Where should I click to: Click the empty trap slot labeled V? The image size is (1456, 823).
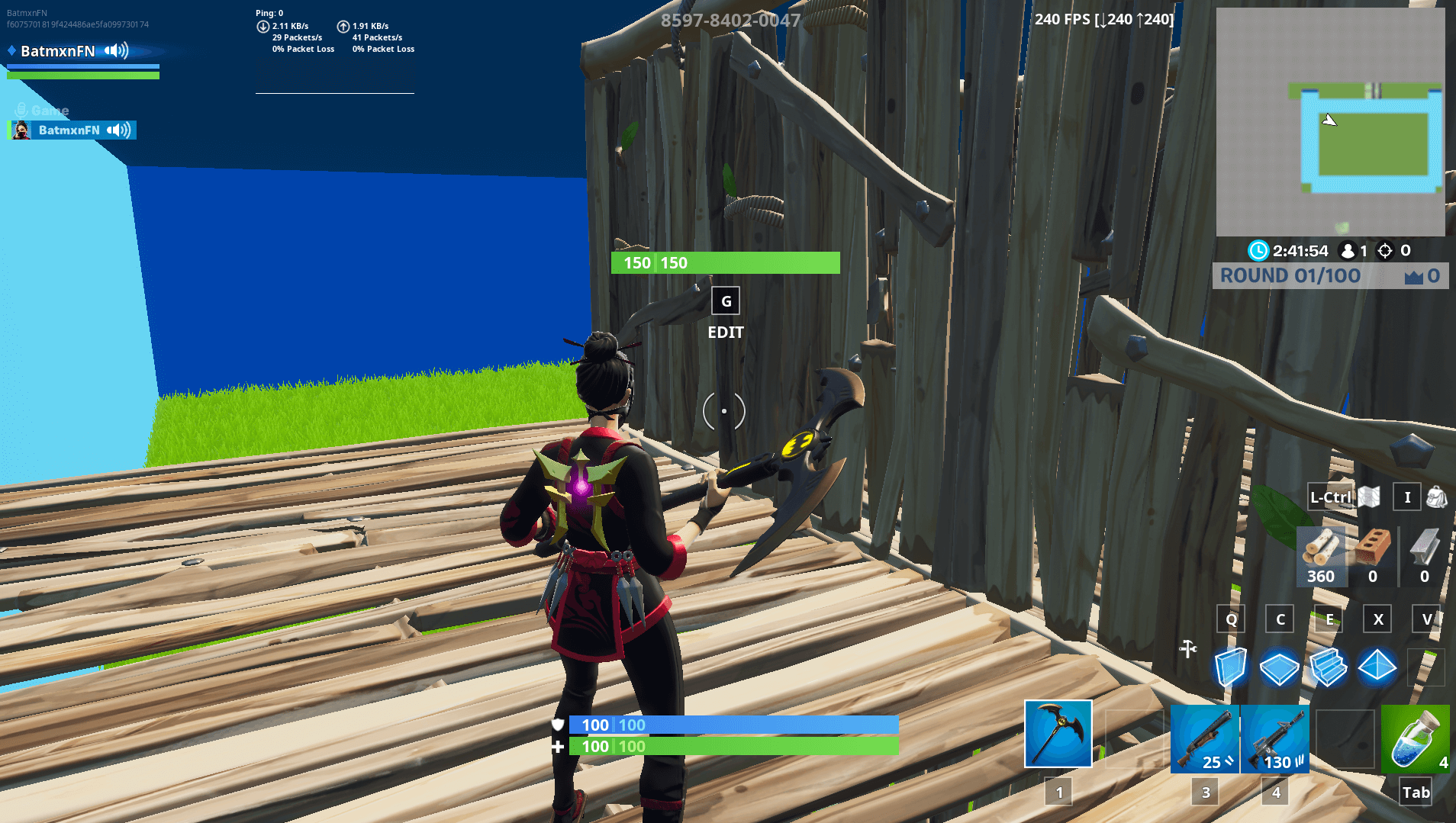(1425, 667)
